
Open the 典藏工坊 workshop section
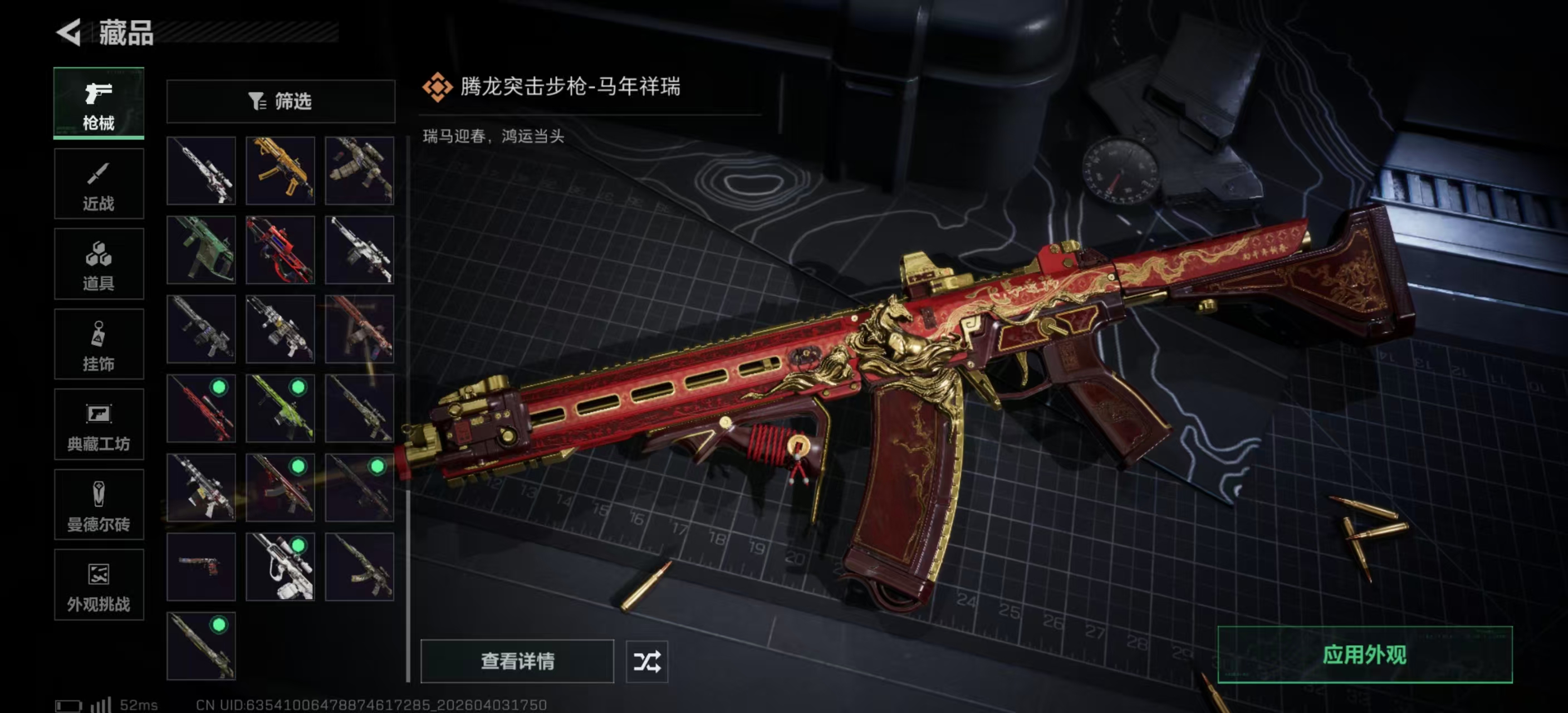click(x=99, y=425)
